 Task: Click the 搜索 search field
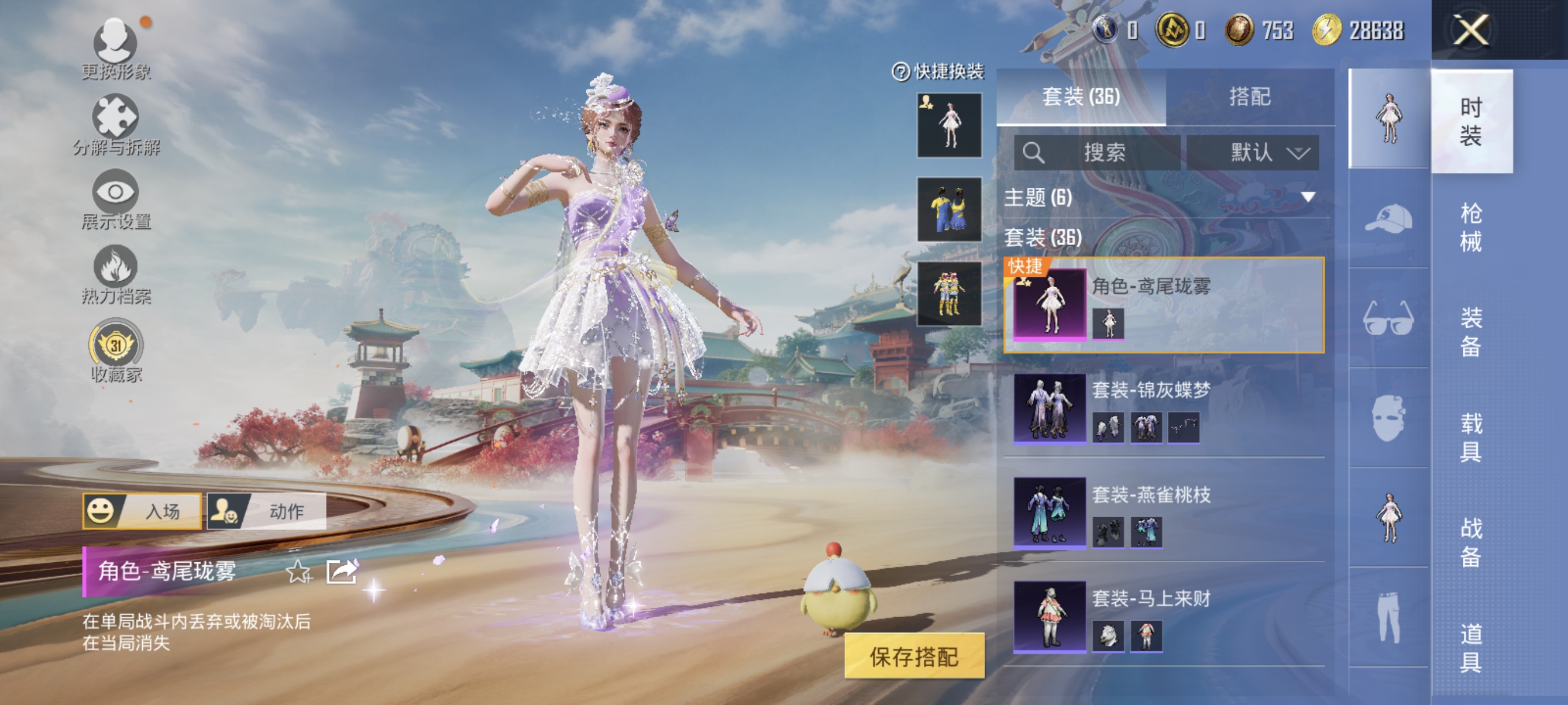1097,152
